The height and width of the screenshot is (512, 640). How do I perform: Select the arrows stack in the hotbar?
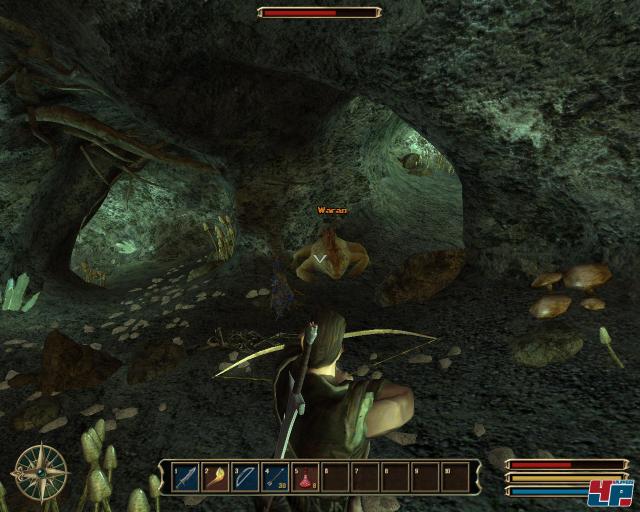[276, 478]
